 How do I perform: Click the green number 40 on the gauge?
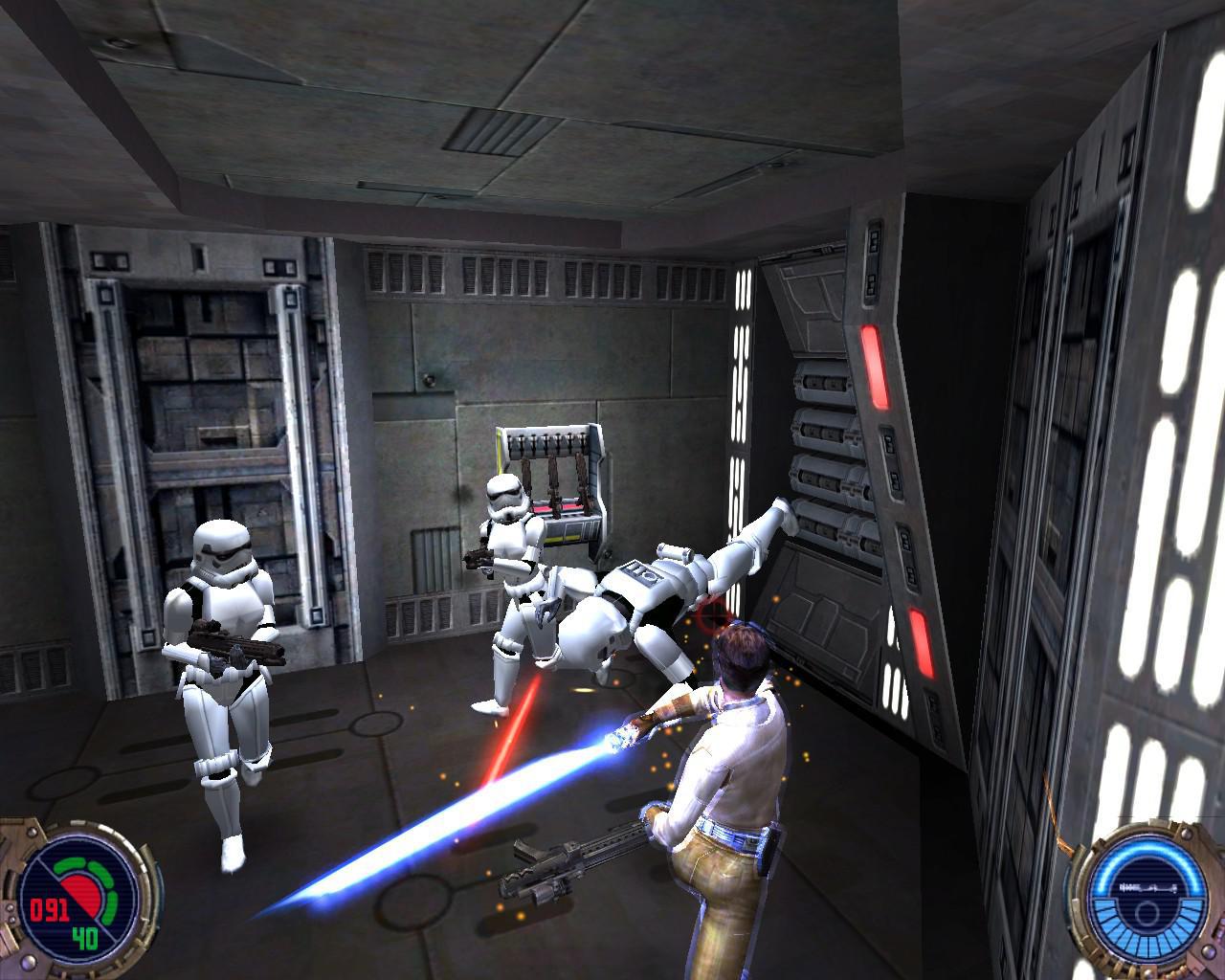click(x=87, y=940)
